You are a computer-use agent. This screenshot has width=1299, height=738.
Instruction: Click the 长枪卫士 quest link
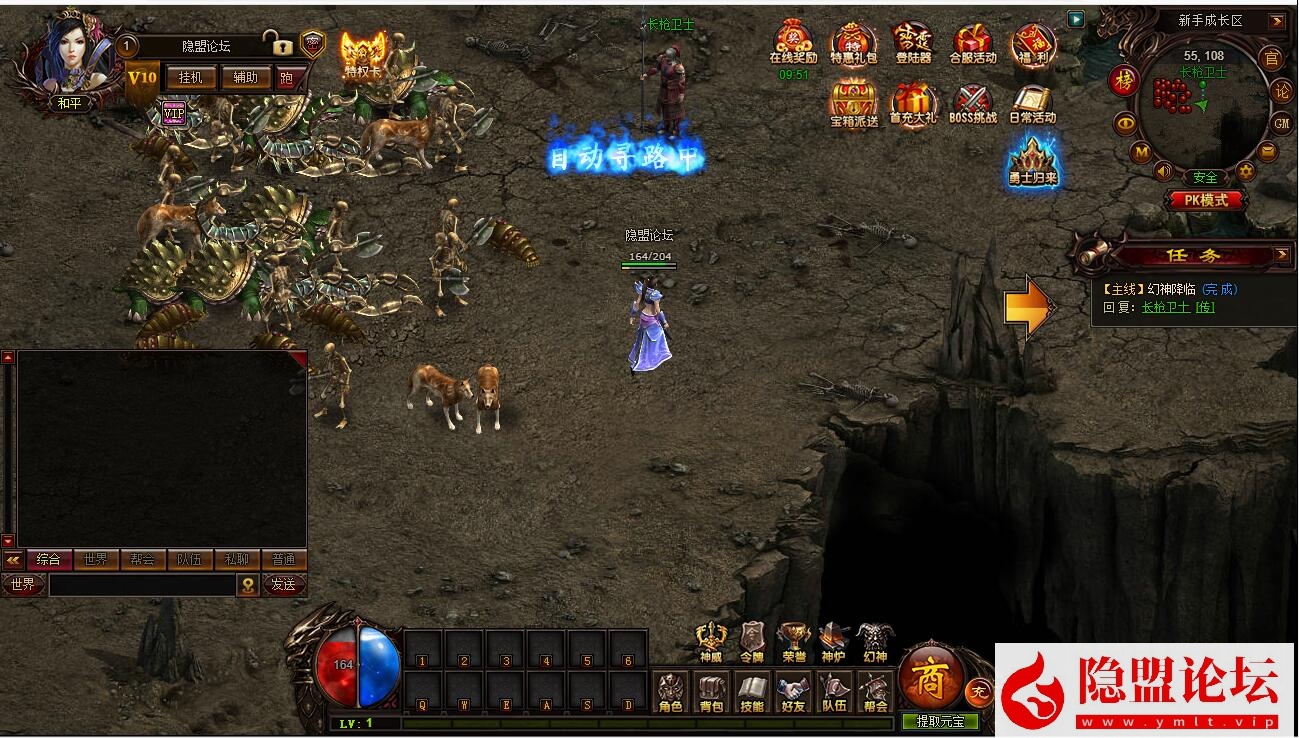pos(1165,307)
